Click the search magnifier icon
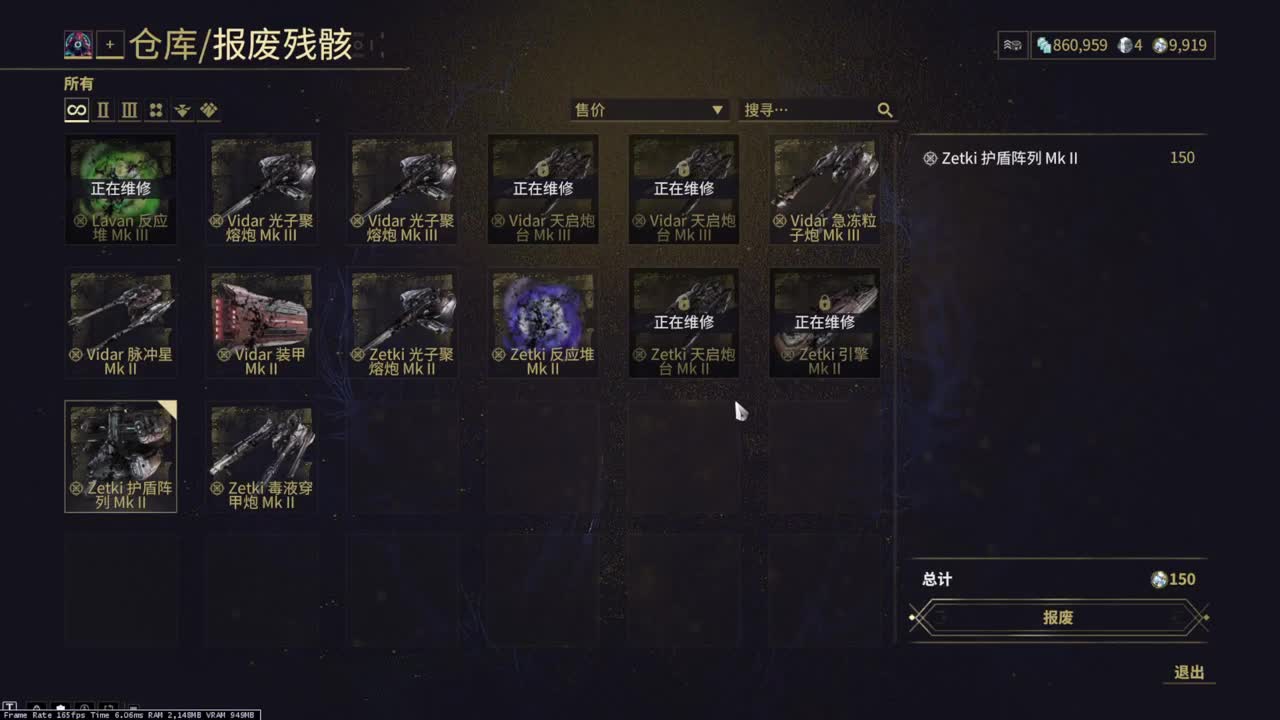Viewport: 1280px width, 720px height. click(884, 110)
